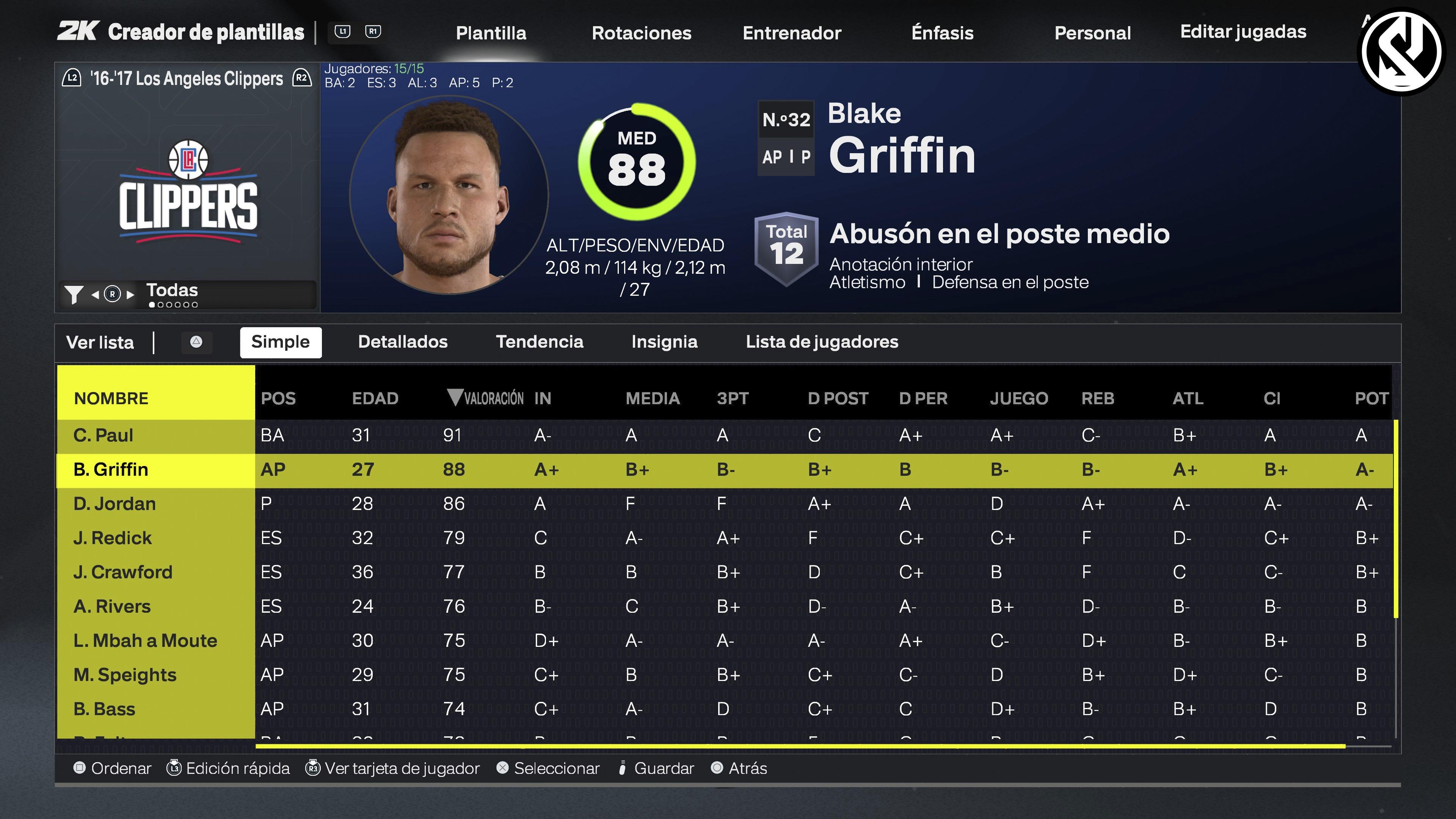
Task: Show the Plantilla tab
Action: pos(491,33)
